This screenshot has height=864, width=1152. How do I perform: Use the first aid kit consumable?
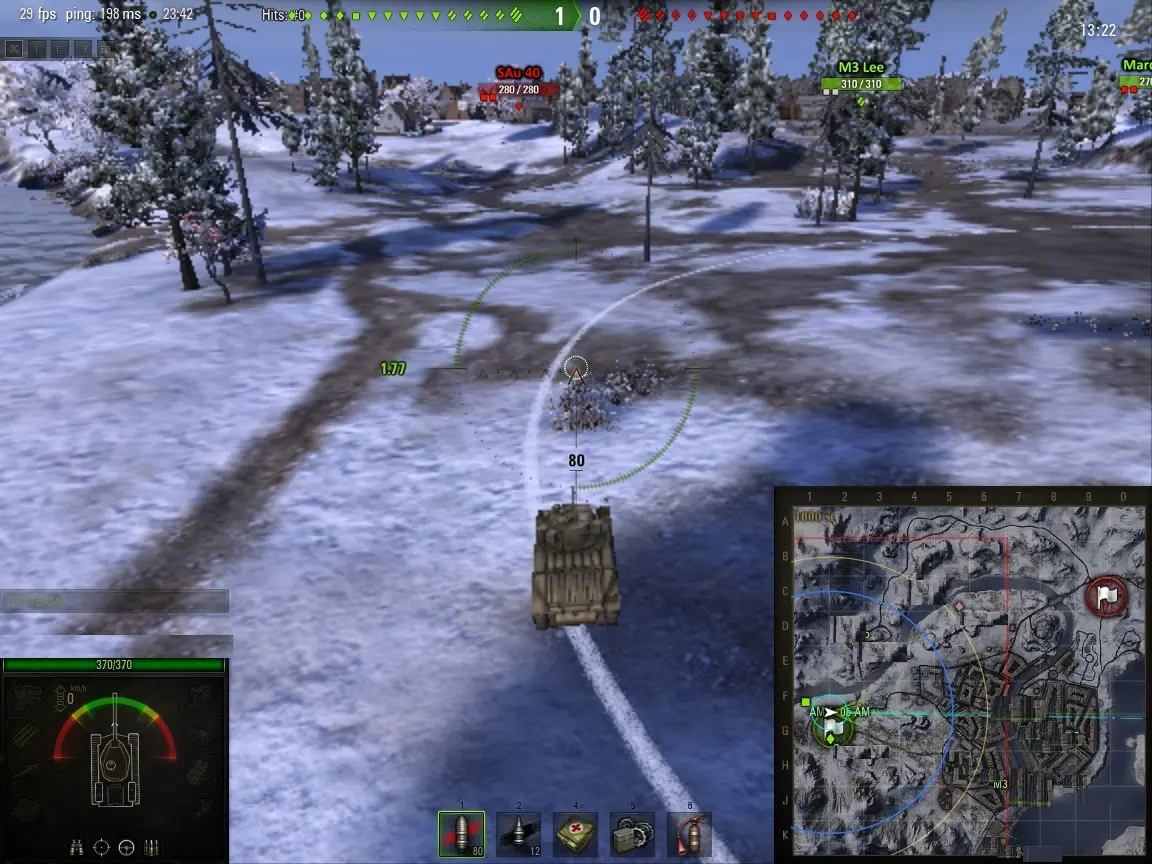[x=575, y=834]
